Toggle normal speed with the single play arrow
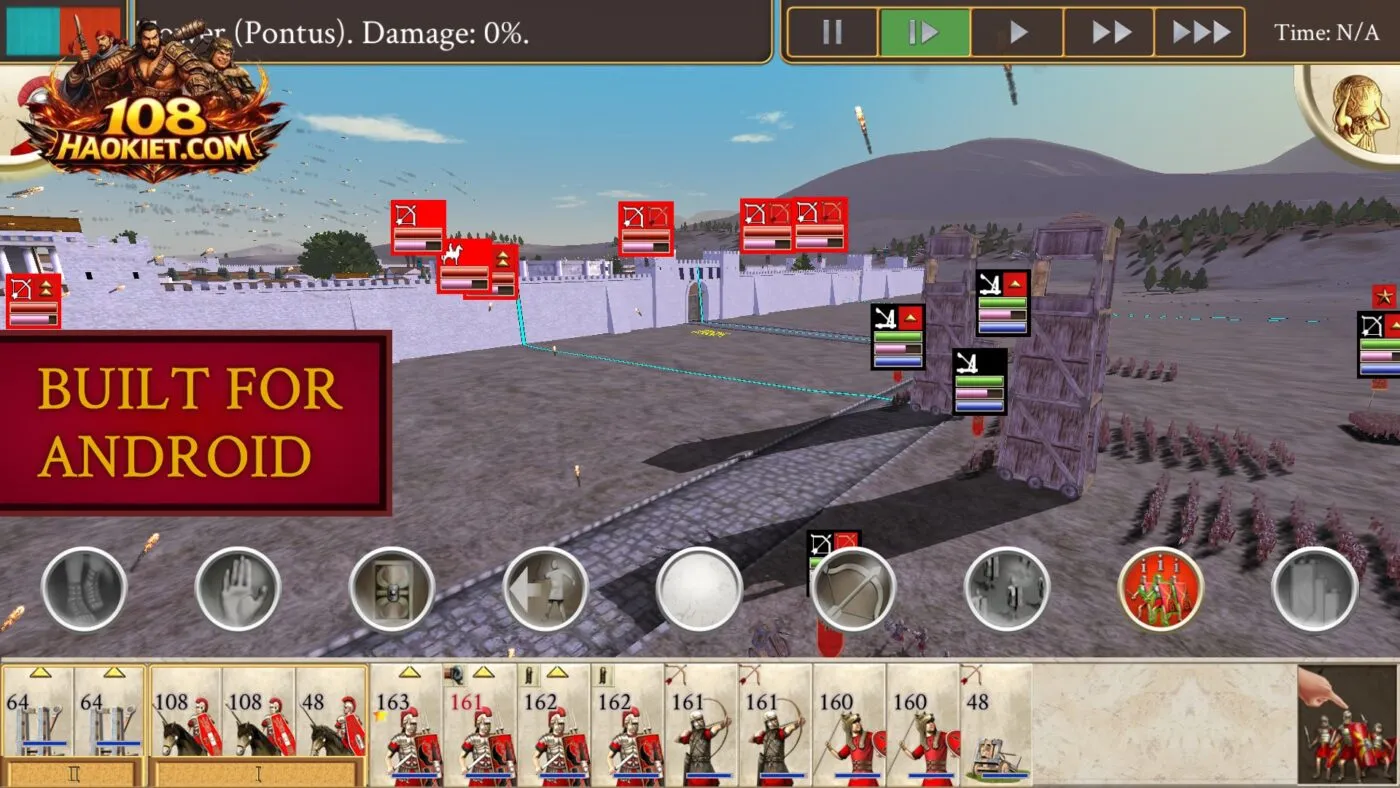Image resolution: width=1400 pixels, height=788 pixels. click(1016, 31)
